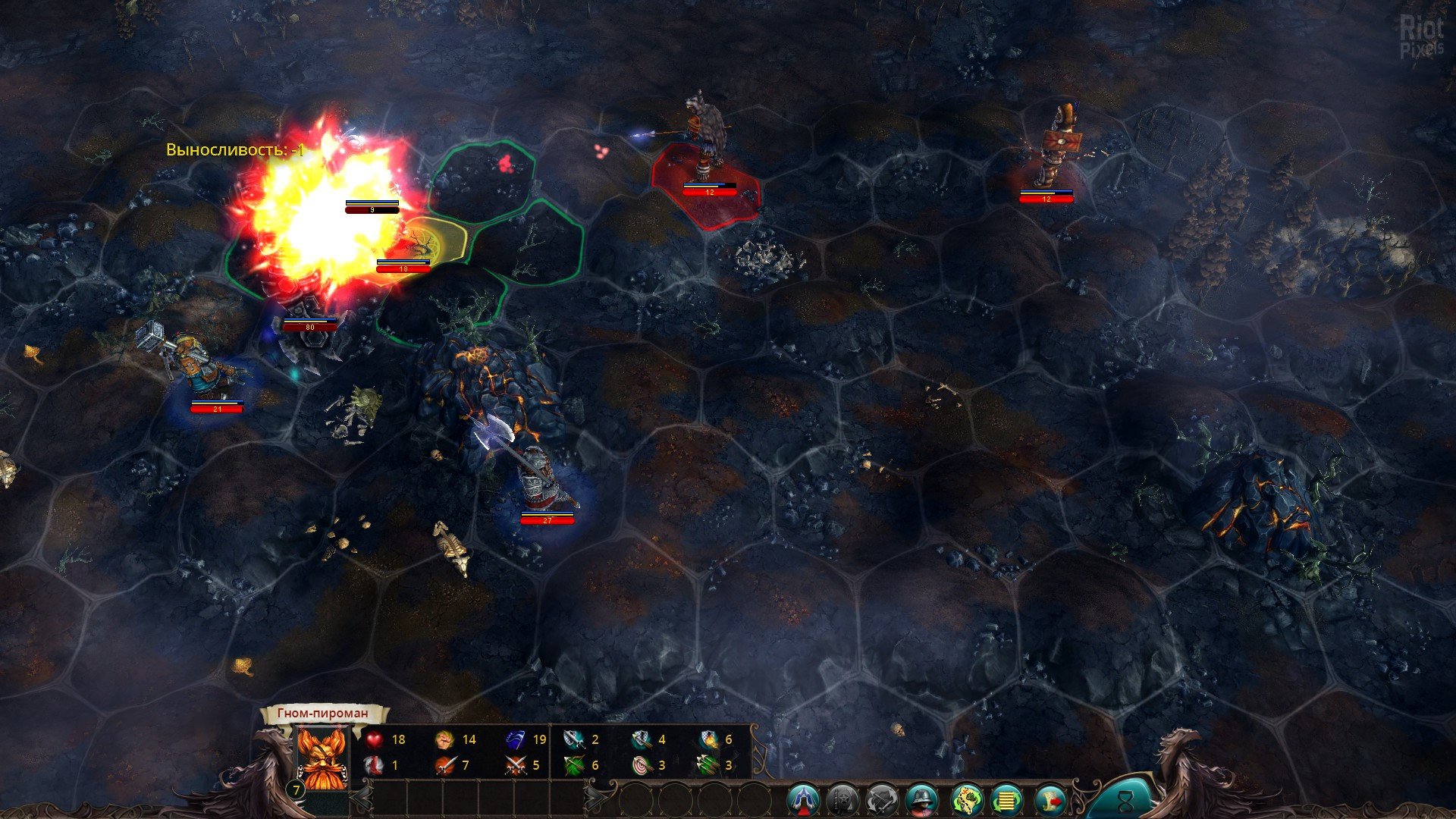Select the yellow-highlighted hex tile
This screenshot has width=1456, height=819.
pyautogui.click(x=429, y=240)
